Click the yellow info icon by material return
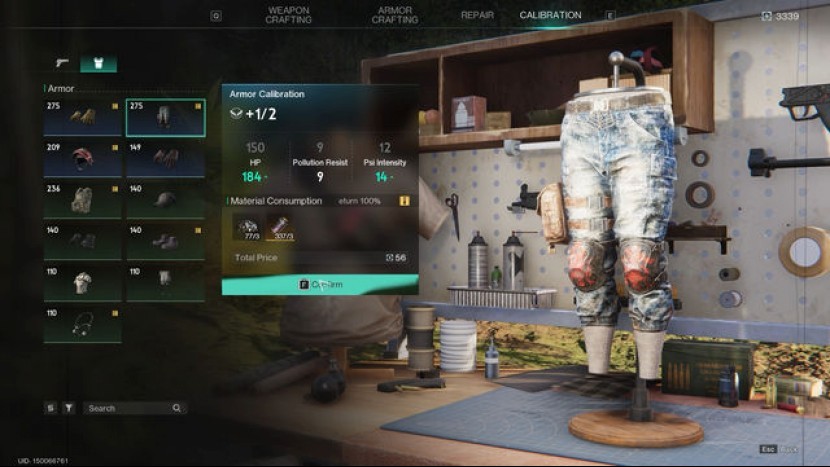The width and height of the screenshot is (830, 467). [x=405, y=201]
